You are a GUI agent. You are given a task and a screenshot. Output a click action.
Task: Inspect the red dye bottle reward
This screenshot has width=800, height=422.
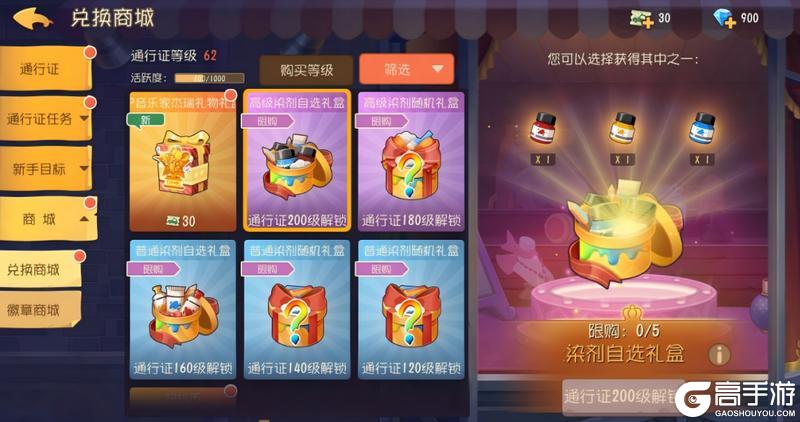[544, 130]
